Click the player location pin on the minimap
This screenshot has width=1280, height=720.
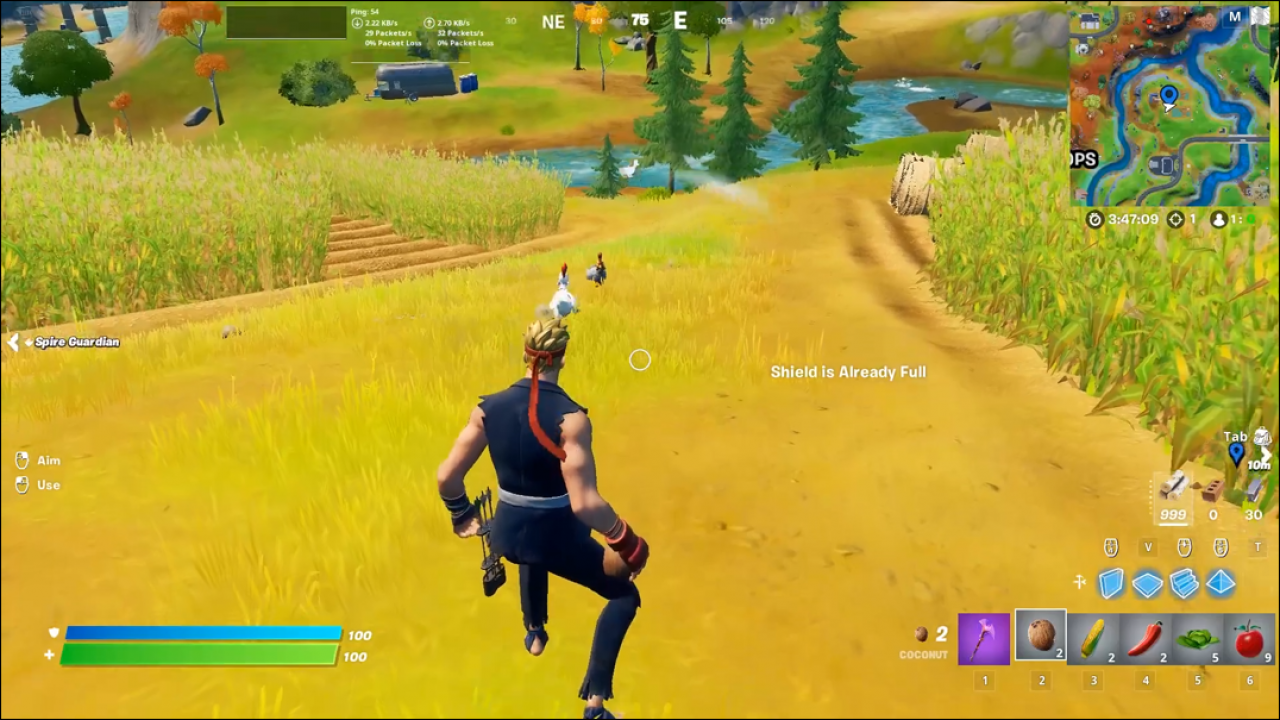tap(1168, 95)
